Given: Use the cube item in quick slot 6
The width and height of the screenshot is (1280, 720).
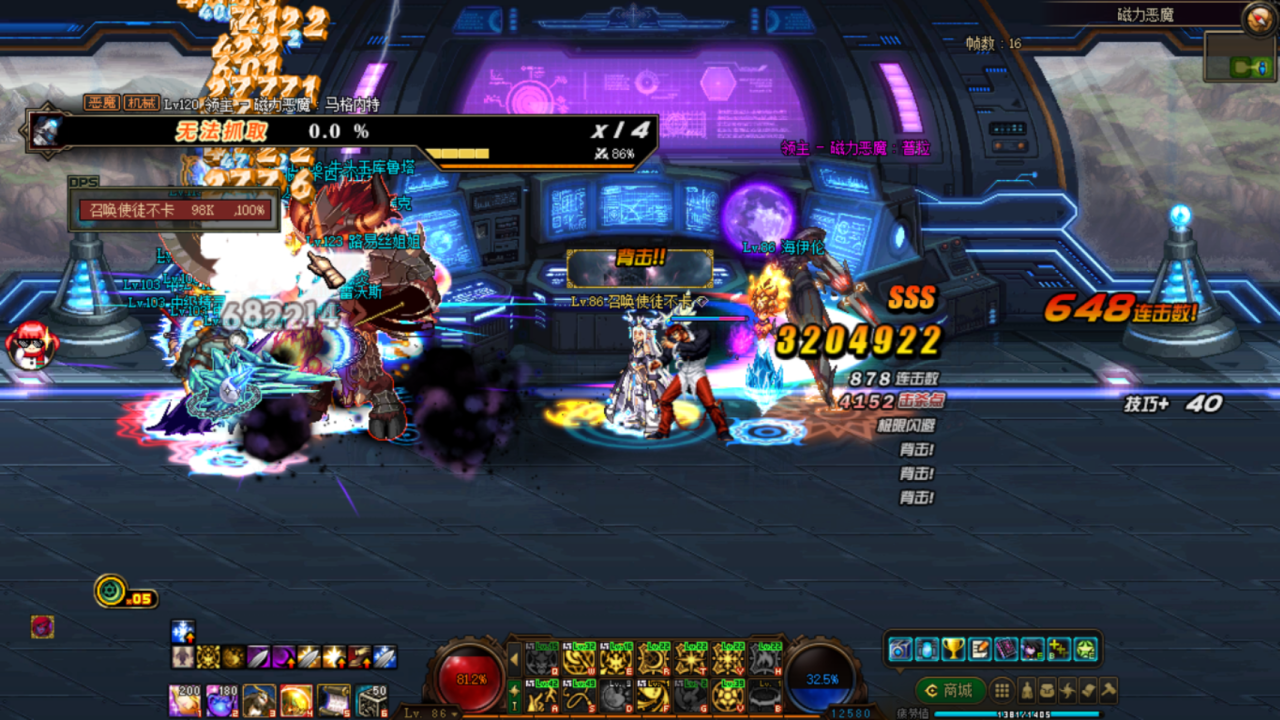Looking at the screenshot, I should click(x=371, y=701).
